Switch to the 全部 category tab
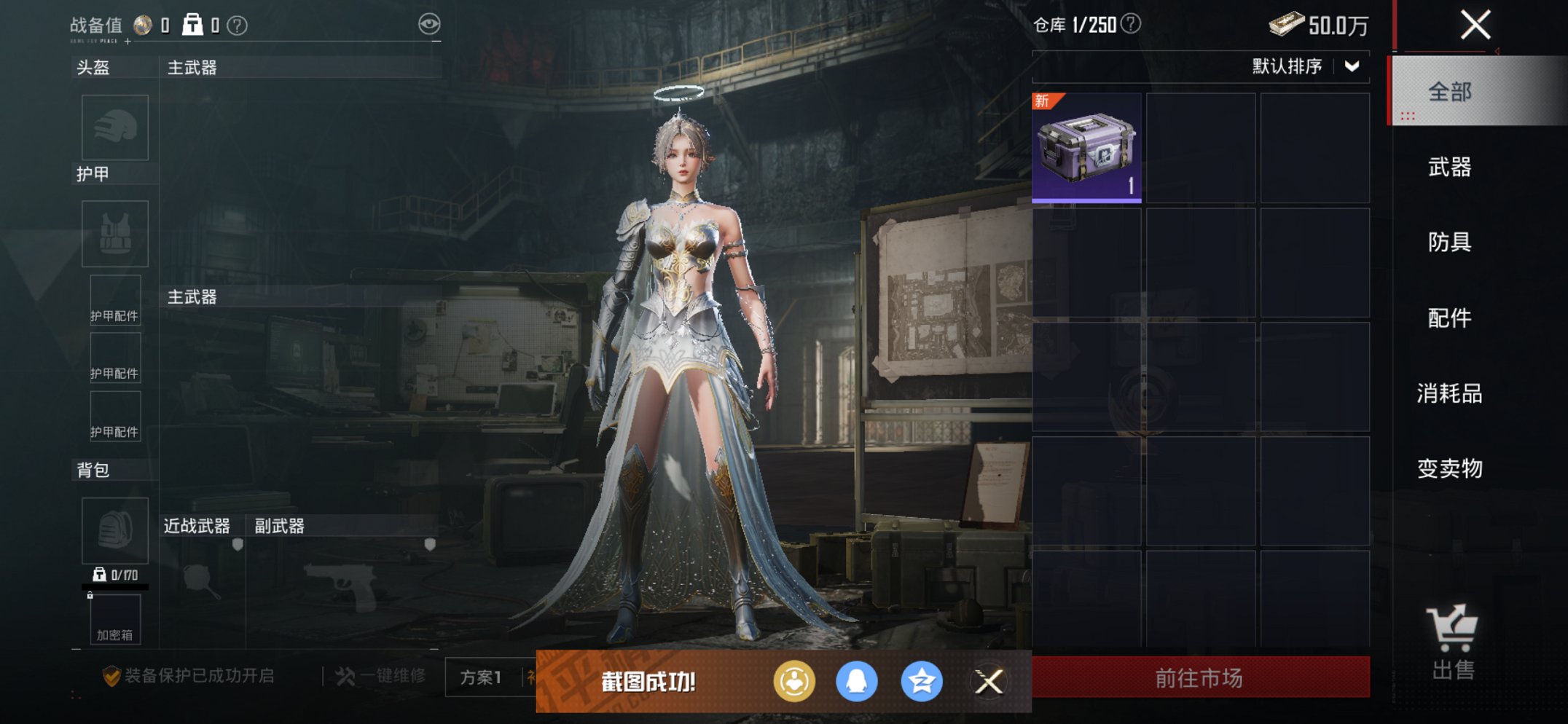Image resolution: width=1568 pixels, height=724 pixels. [1450, 92]
